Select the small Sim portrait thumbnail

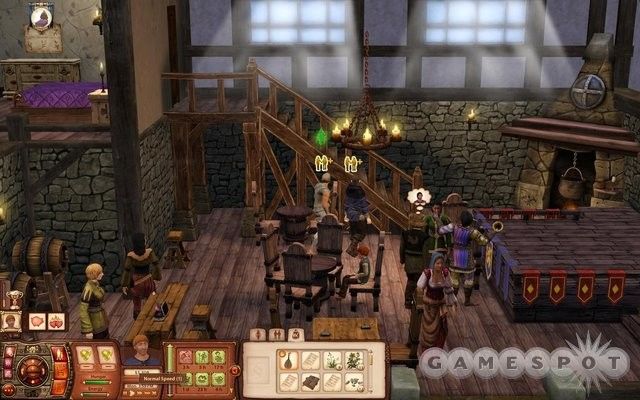coord(12,321)
